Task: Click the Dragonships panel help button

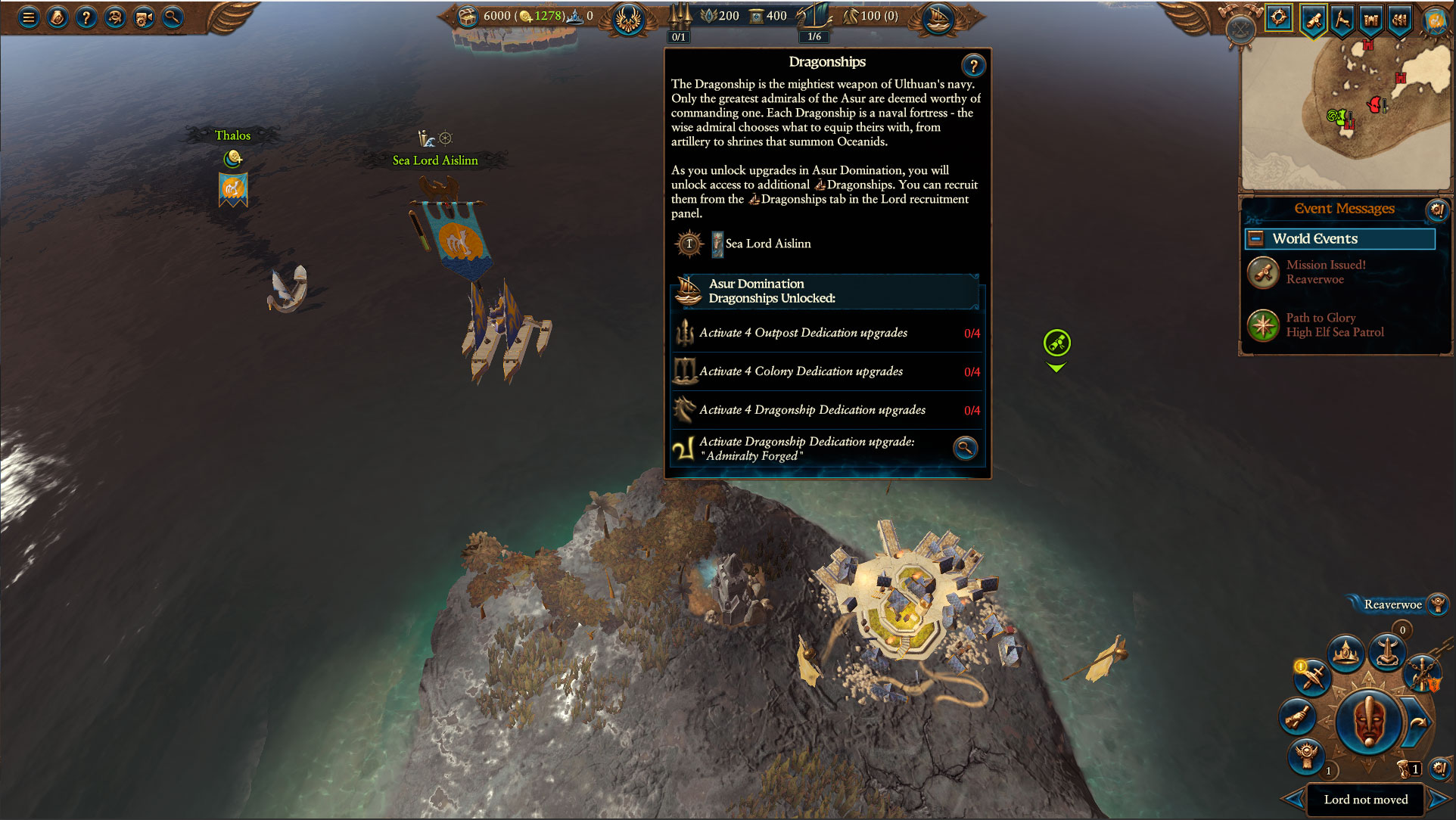Action: coord(974,65)
